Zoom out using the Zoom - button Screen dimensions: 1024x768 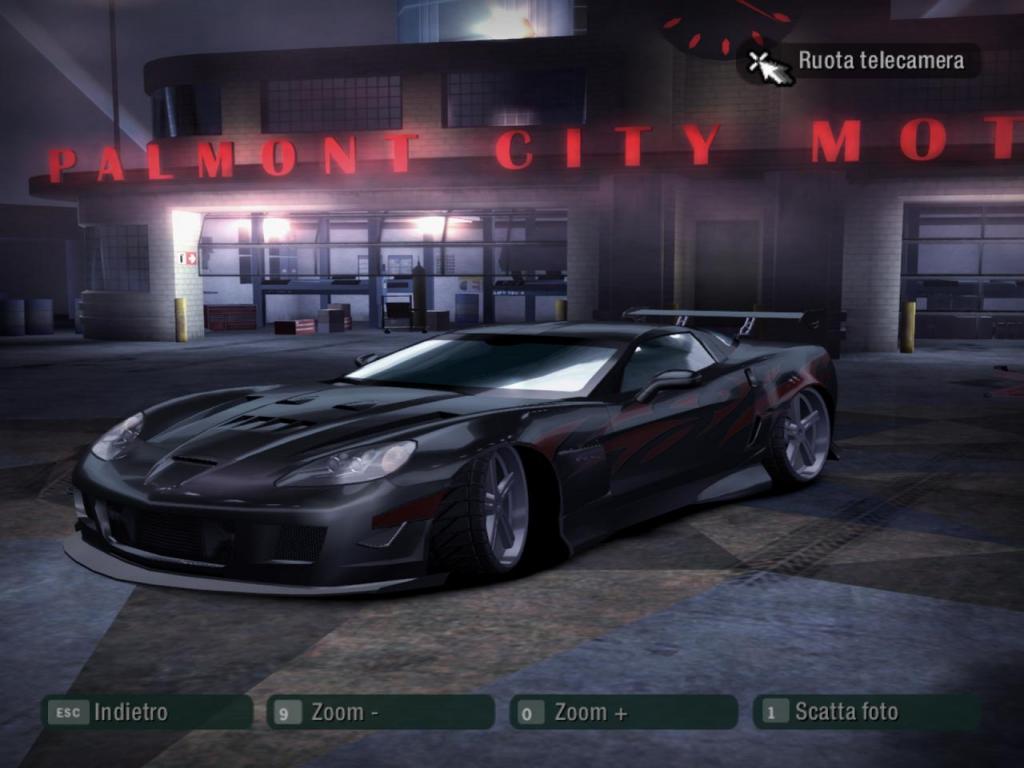(380, 712)
